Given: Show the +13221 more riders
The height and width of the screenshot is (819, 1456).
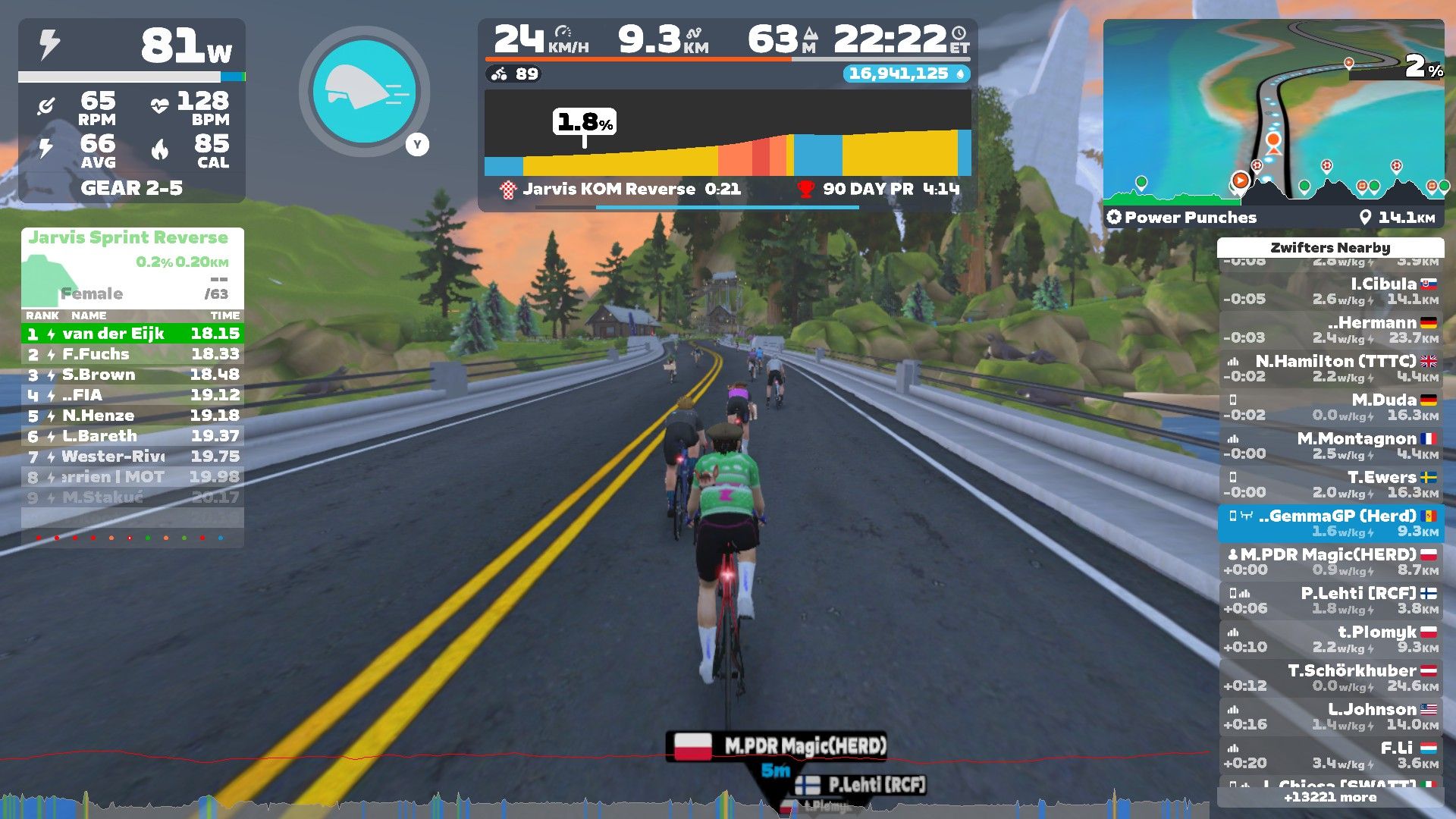Looking at the screenshot, I should point(1330,797).
